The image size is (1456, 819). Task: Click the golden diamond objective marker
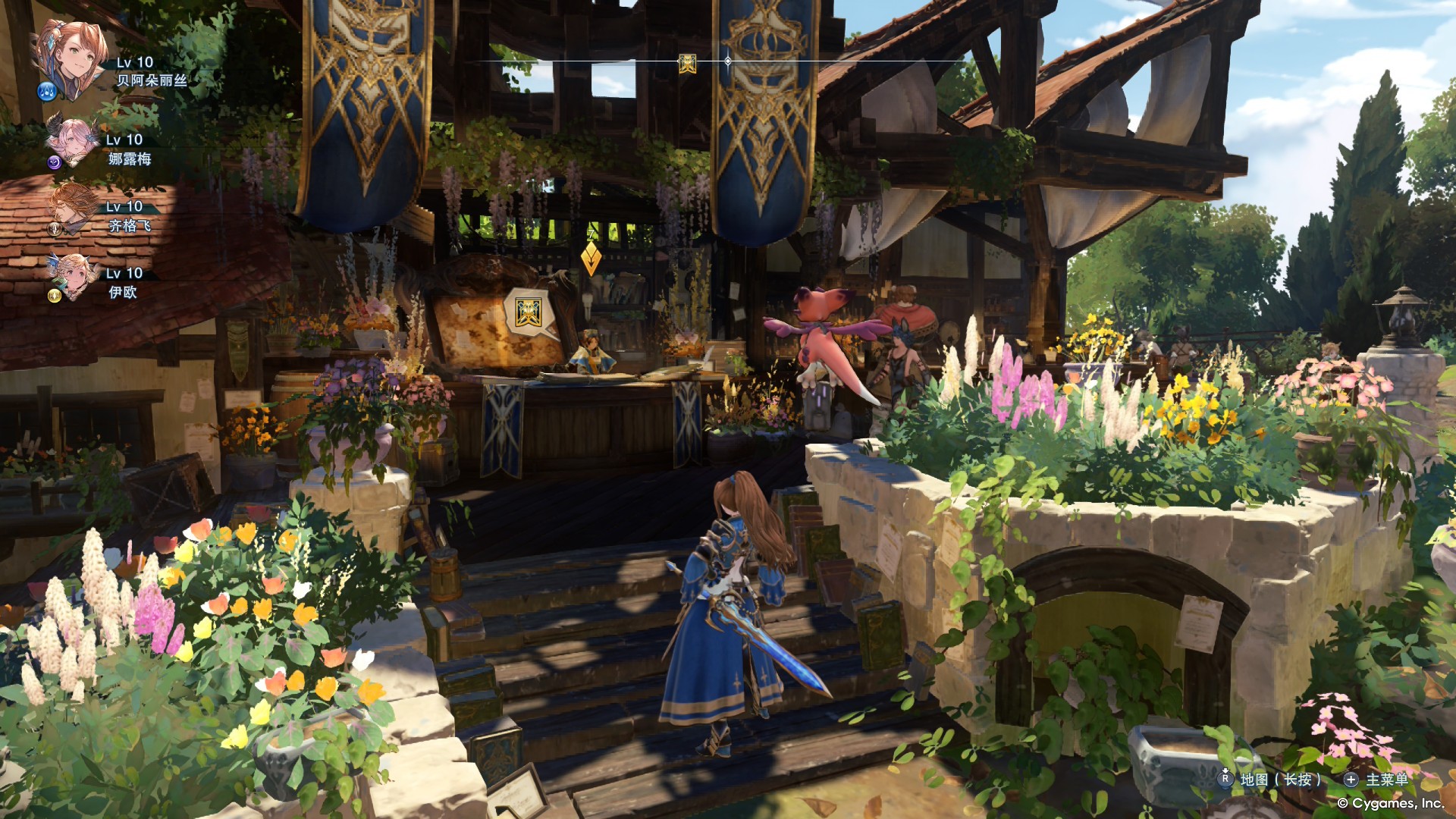coord(591,259)
